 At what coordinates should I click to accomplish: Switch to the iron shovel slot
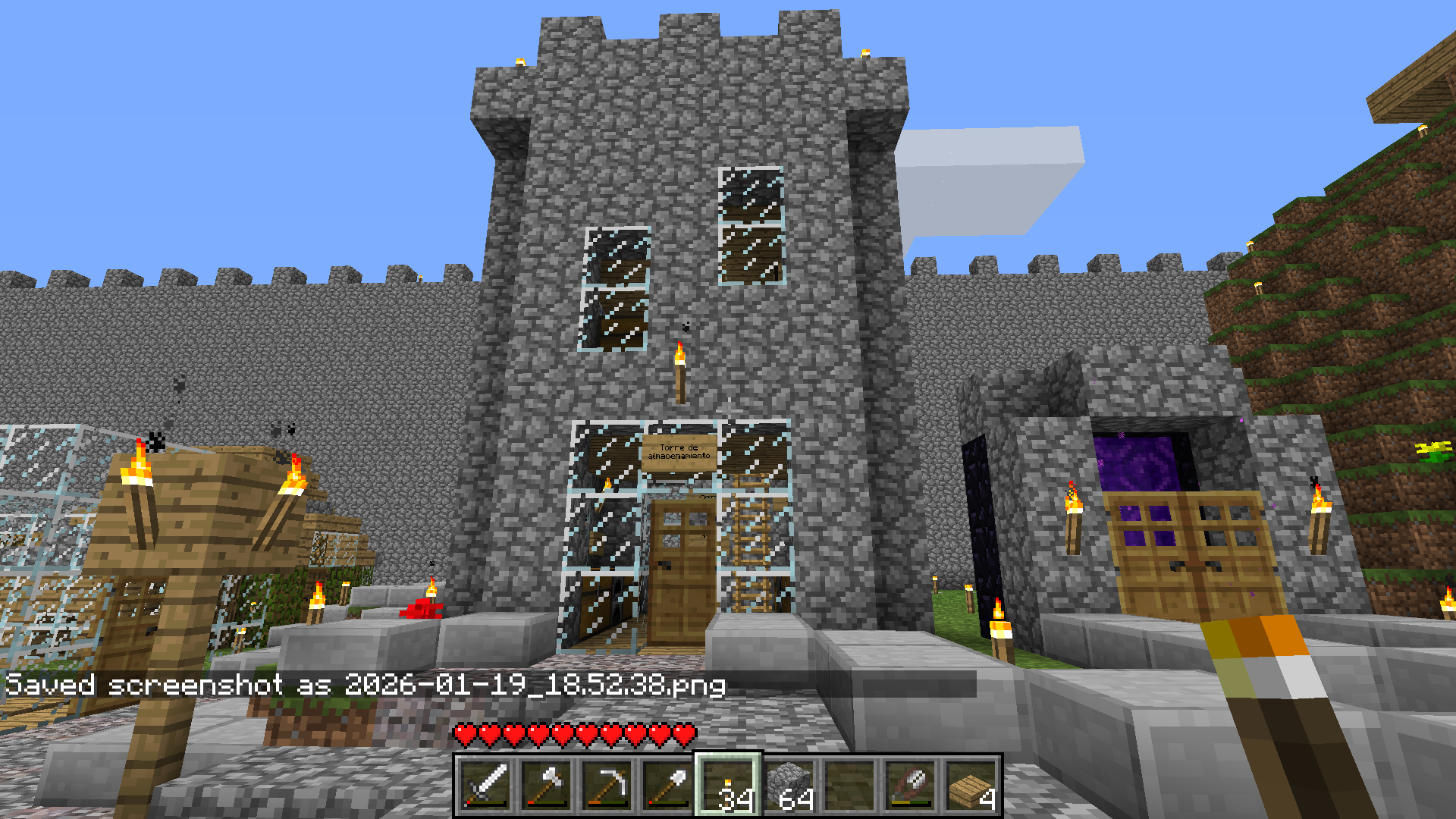(667, 786)
